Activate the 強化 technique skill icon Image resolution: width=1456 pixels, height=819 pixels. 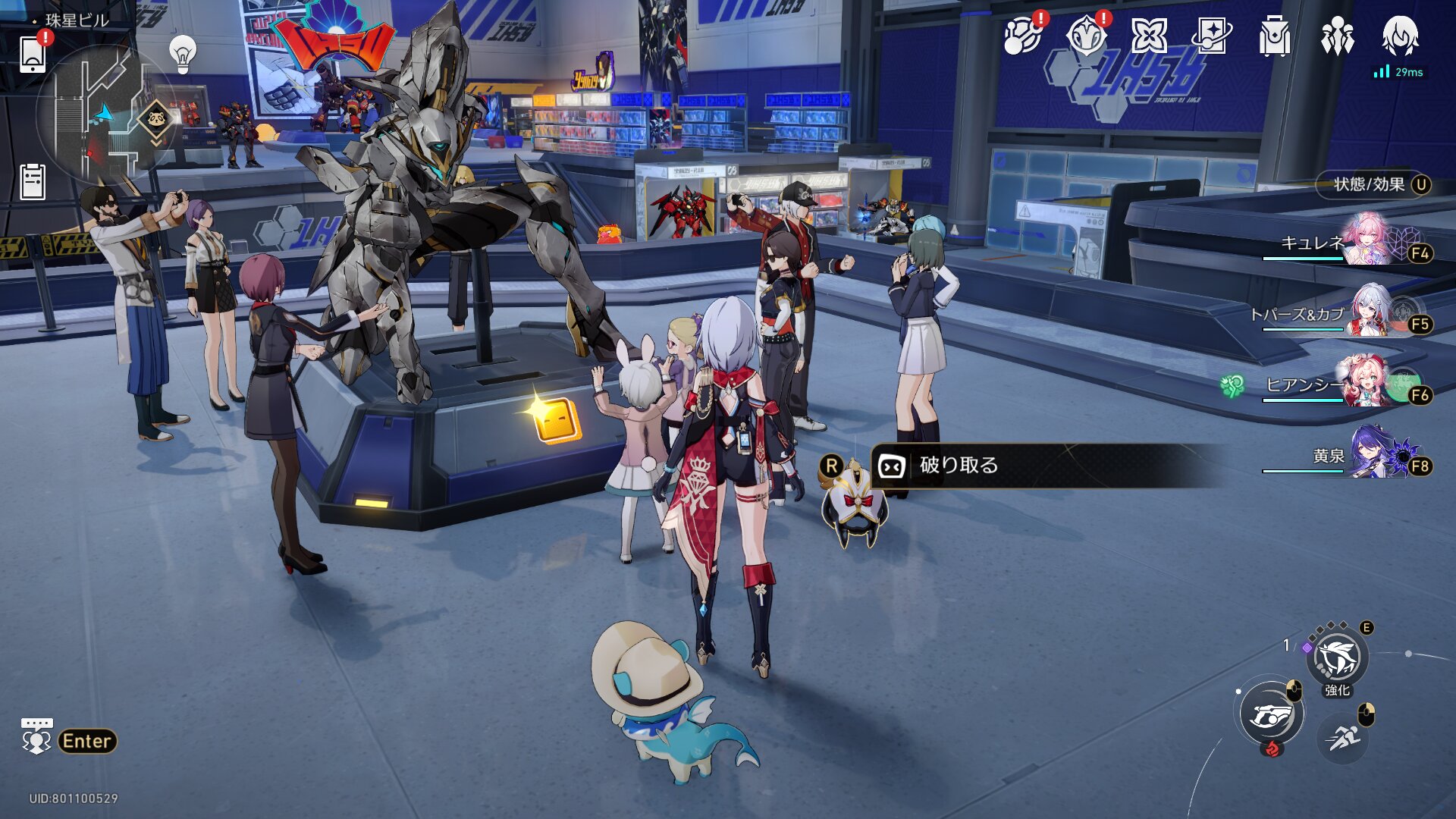coord(1337,658)
